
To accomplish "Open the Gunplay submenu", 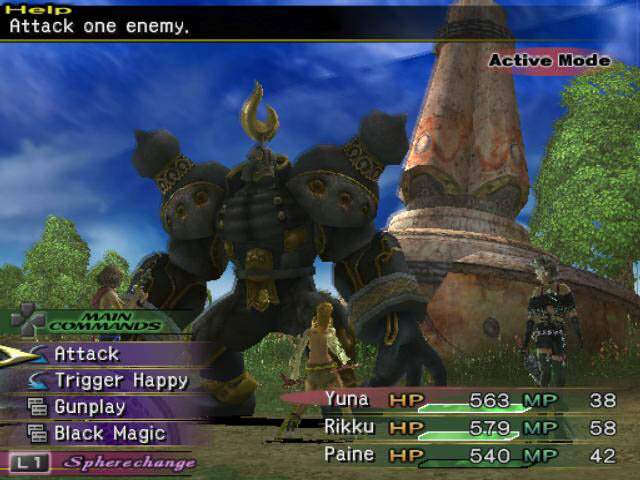I will tap(90, 408).
